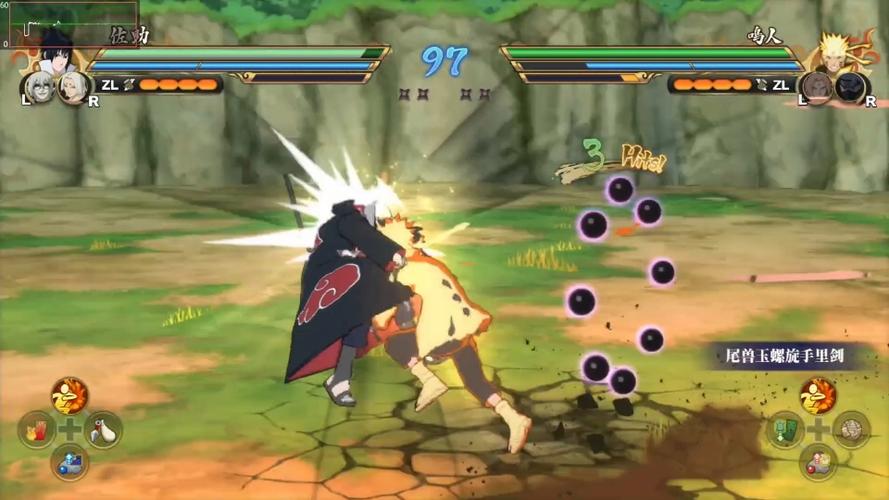889x500 pixels.
Task: Choose the blue bento box item
Action: pyautogui.click(x=69, y=462)
